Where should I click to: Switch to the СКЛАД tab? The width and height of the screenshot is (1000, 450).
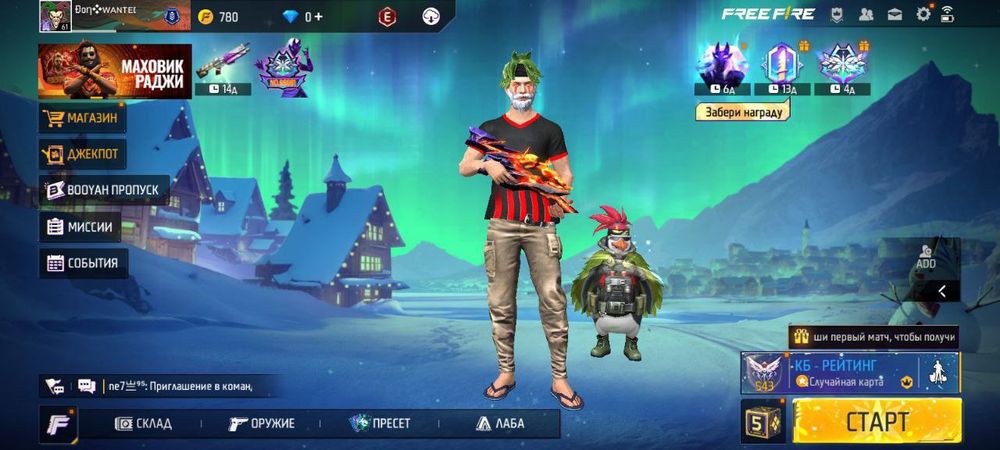coord(142,423)
